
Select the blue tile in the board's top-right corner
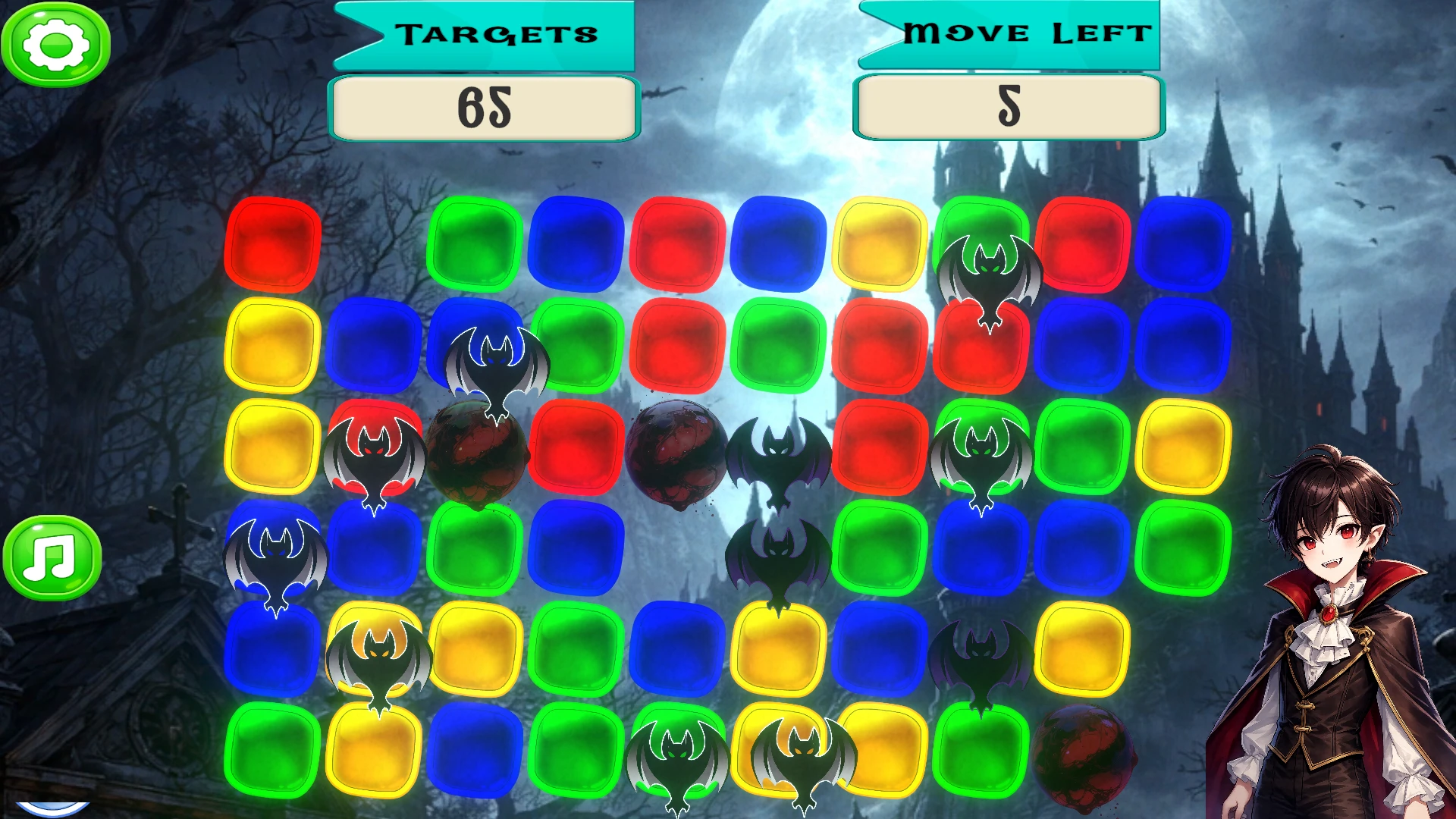coord(1182,244)
